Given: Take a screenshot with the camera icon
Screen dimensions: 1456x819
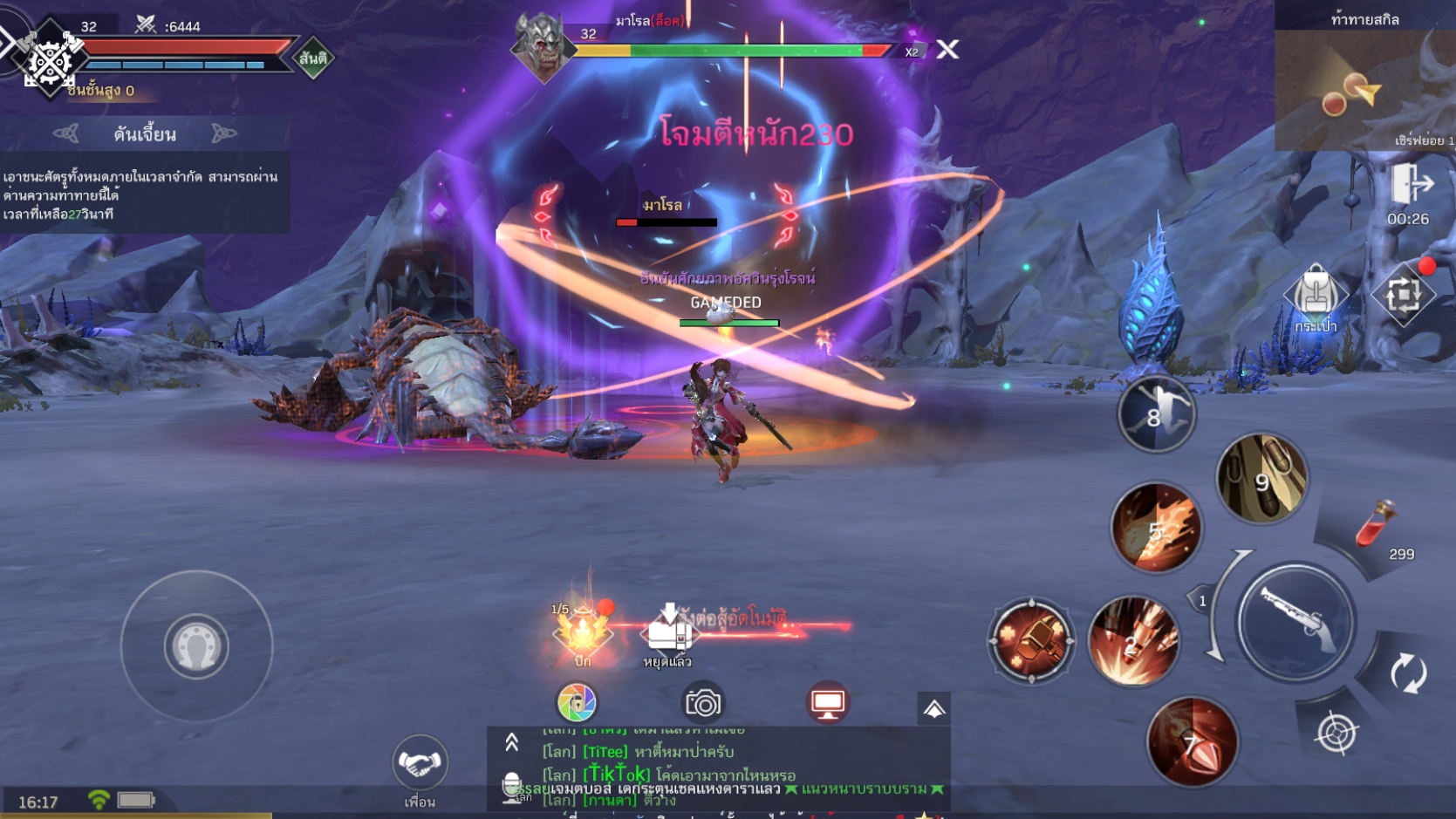Looking at the screenshot, I should coord(702,702).
